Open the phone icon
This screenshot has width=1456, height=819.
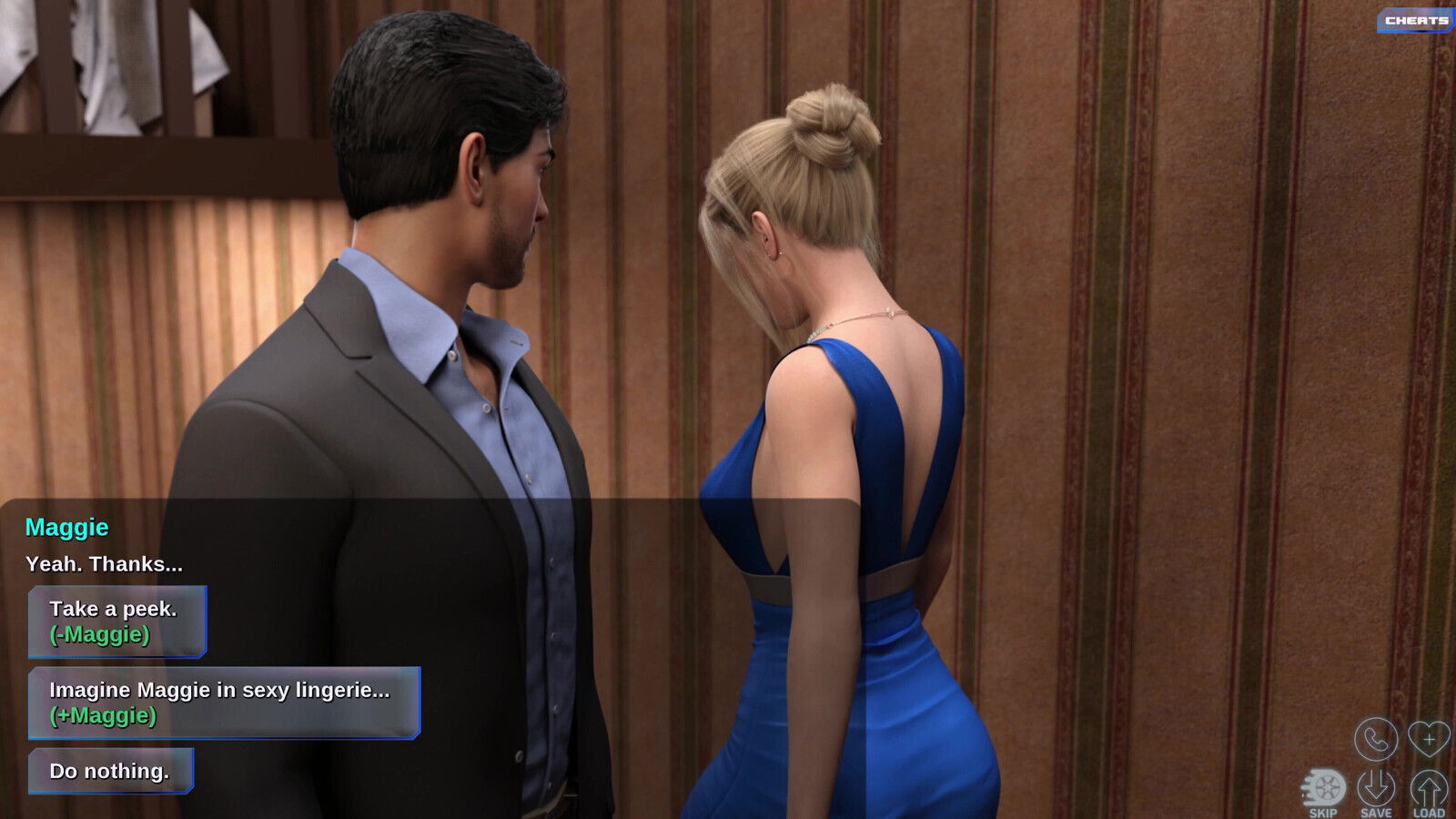[x=1375, y=740]
